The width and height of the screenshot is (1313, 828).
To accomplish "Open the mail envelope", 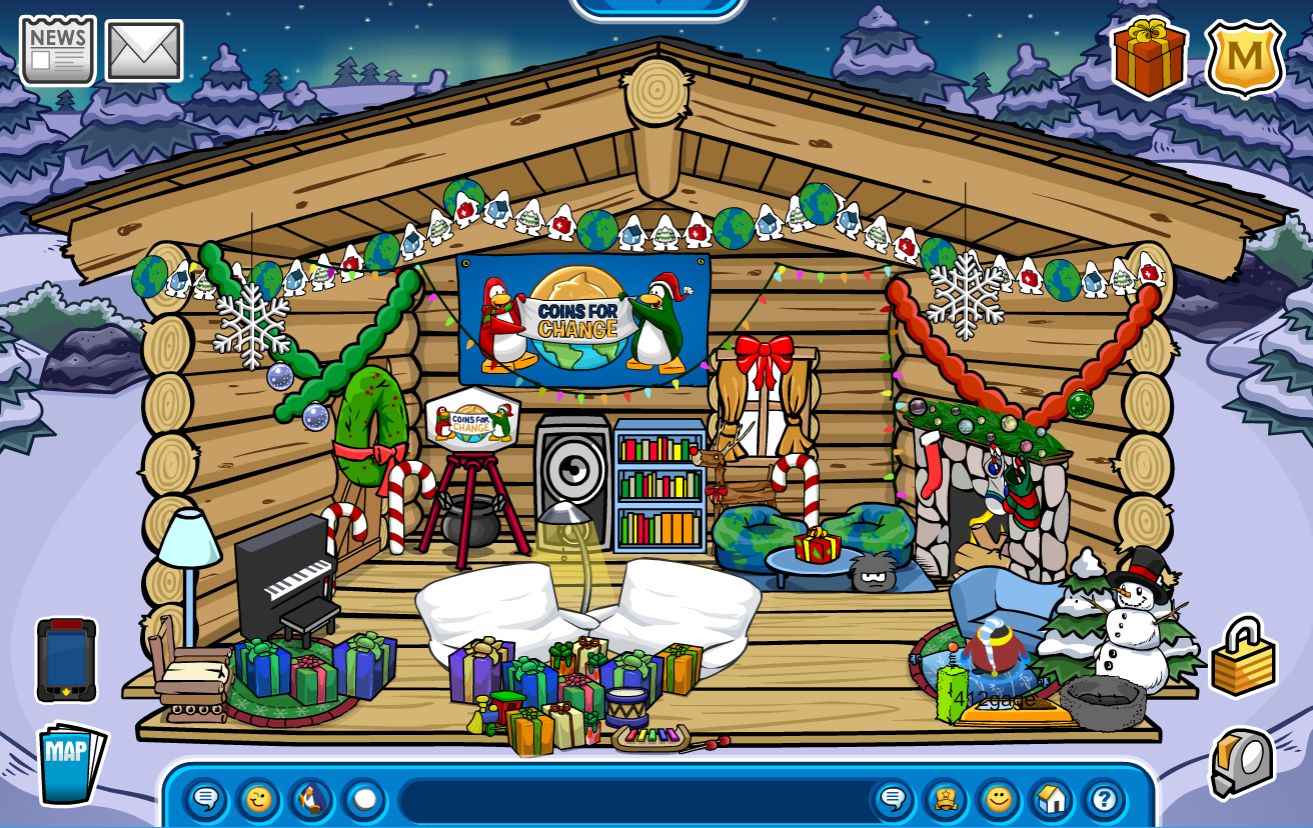I will point(143,48).
